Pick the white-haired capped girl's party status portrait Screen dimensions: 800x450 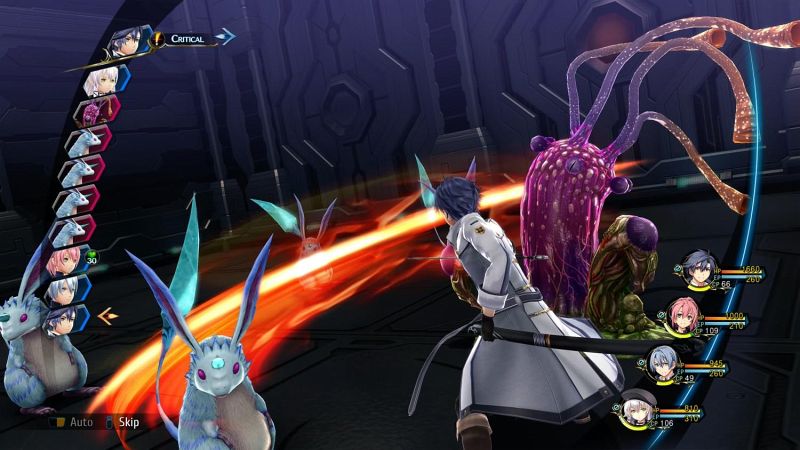pos(636,409)
